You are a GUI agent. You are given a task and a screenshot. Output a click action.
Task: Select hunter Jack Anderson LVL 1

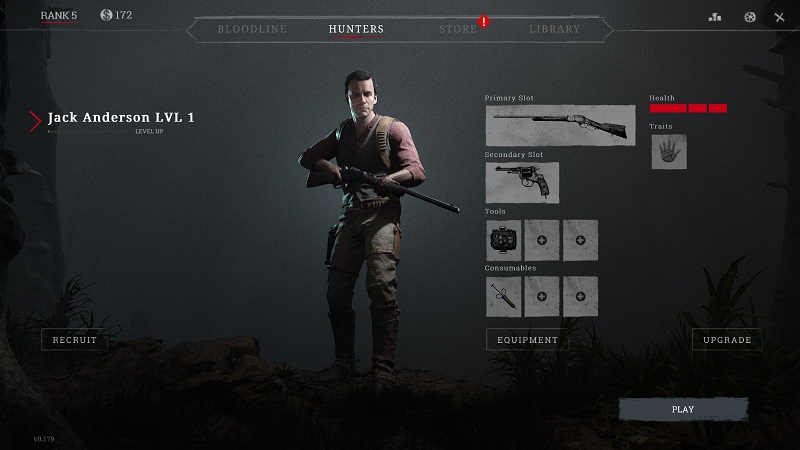pyautogui.click(x=121, y=118)
